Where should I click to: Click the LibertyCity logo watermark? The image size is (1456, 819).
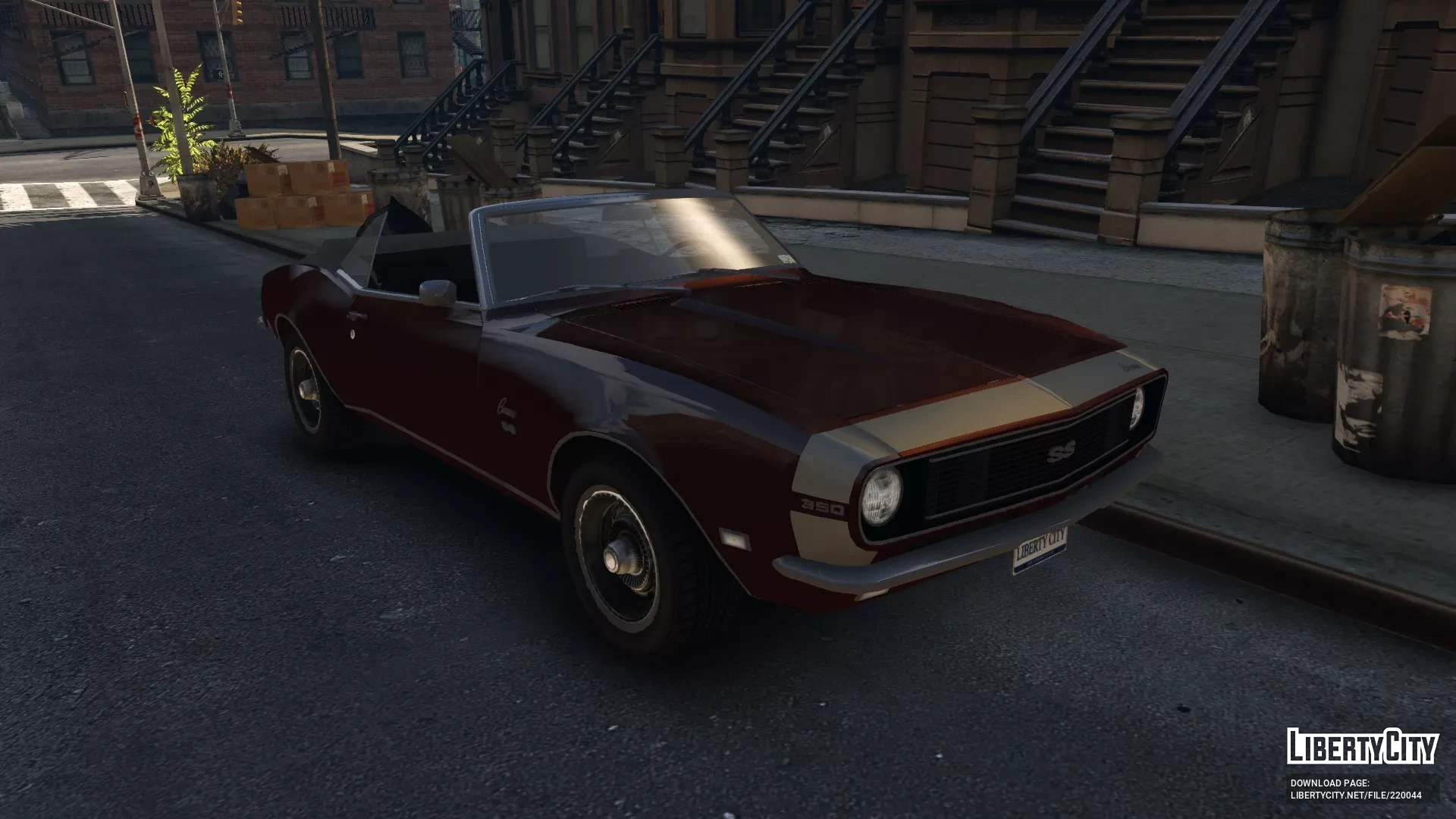click(1362, 746)
